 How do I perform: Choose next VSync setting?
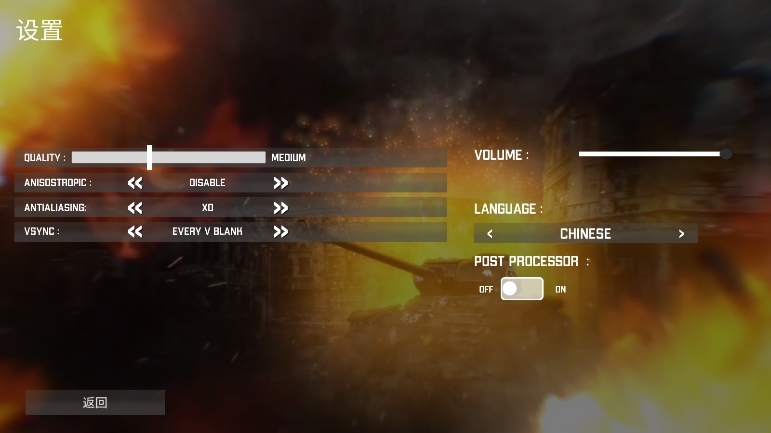click(281, 232)
